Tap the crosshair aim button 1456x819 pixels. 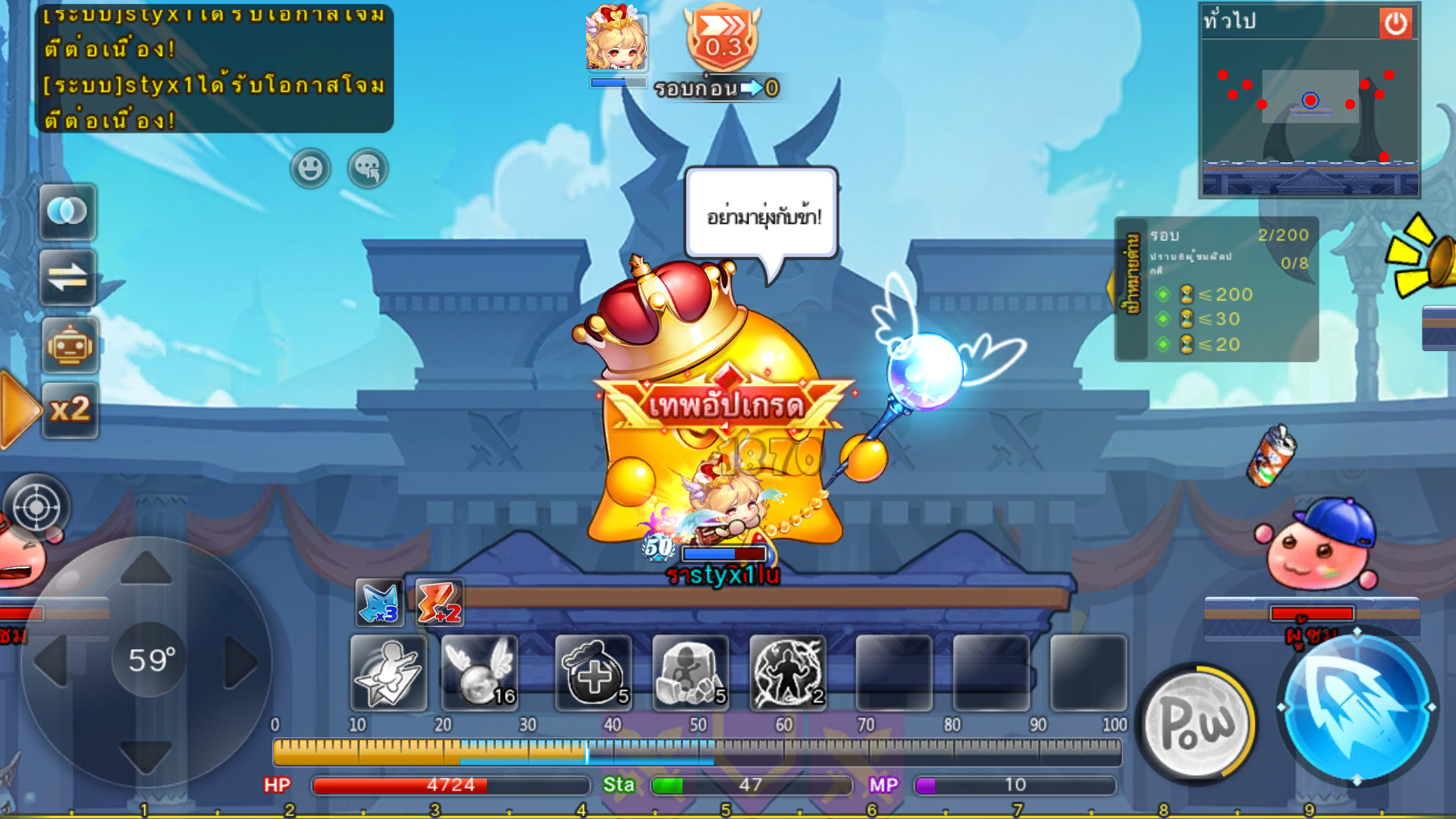[x=36, y=507]
